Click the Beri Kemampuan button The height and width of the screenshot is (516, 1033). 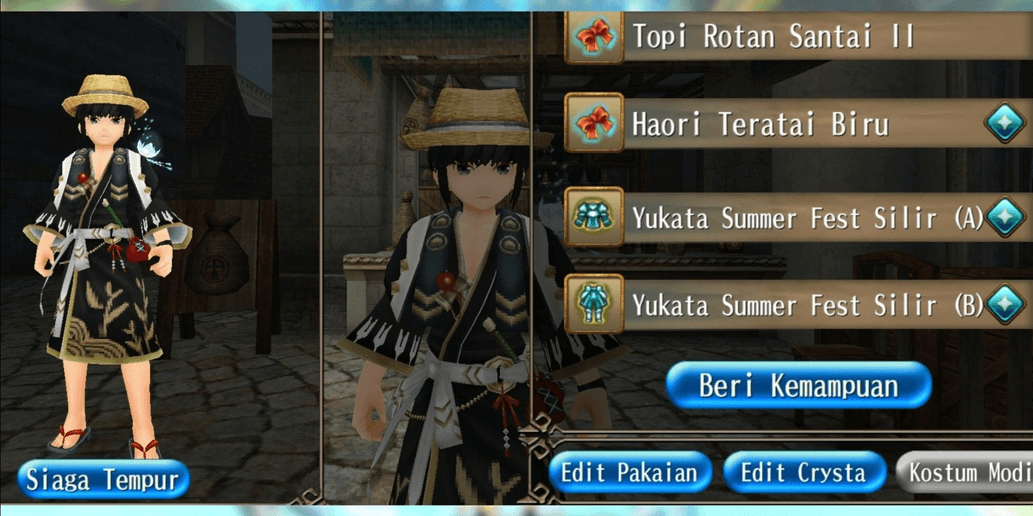pos(798,385)
